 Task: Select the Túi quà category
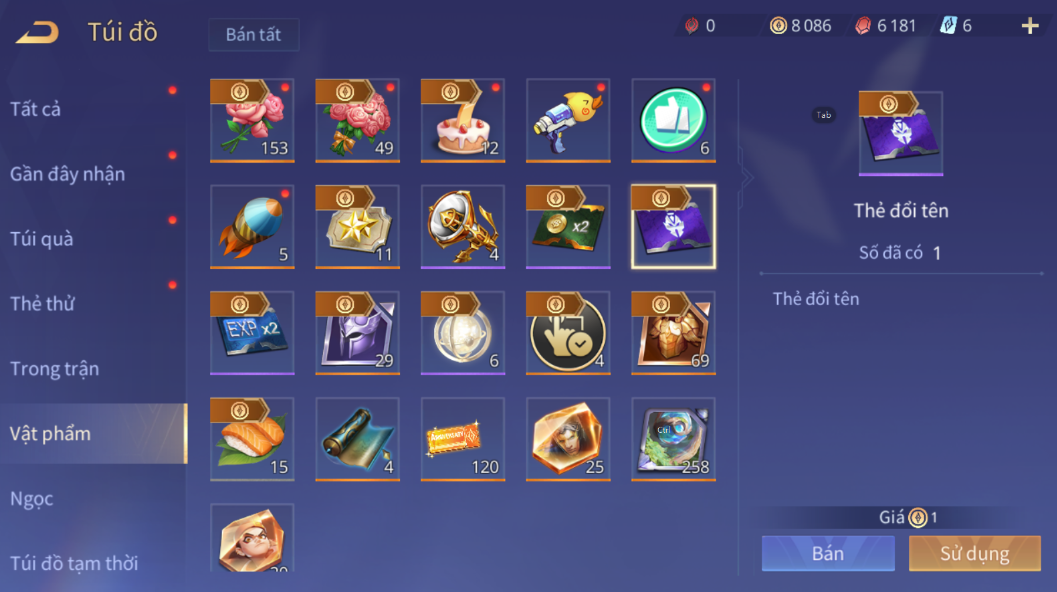coord(42,238)
